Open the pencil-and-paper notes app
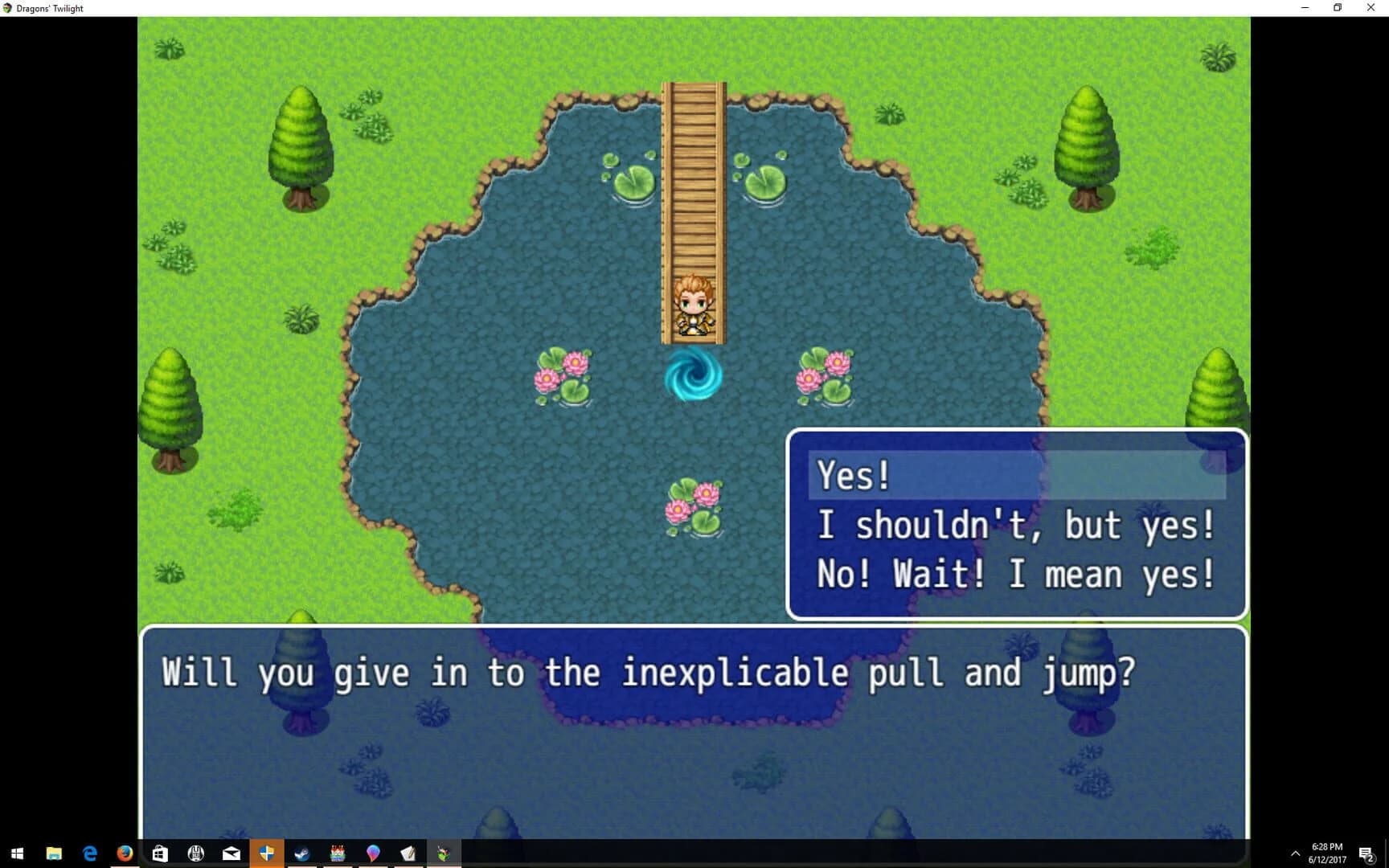The height and width of the screenshot is (868, 1389). click(x=408, y=854)
